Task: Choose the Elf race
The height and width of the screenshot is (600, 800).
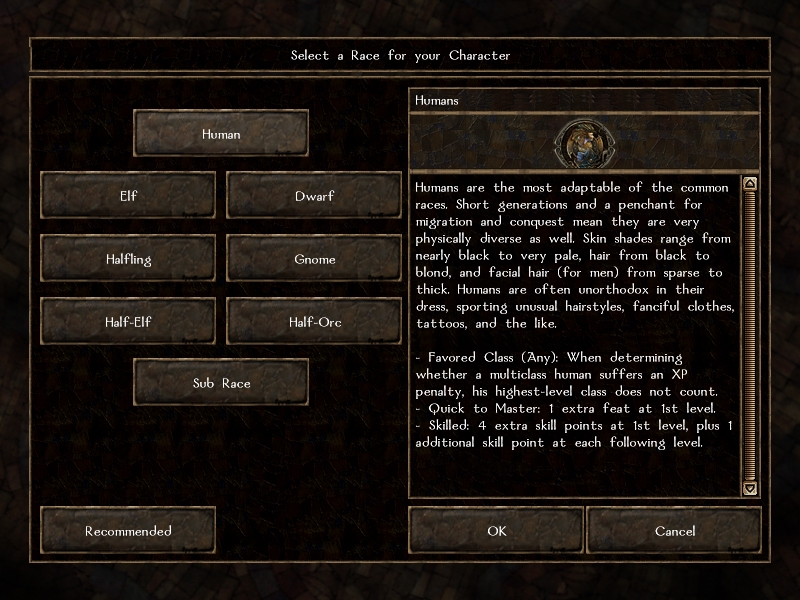Action: click(x=128, y=196)
